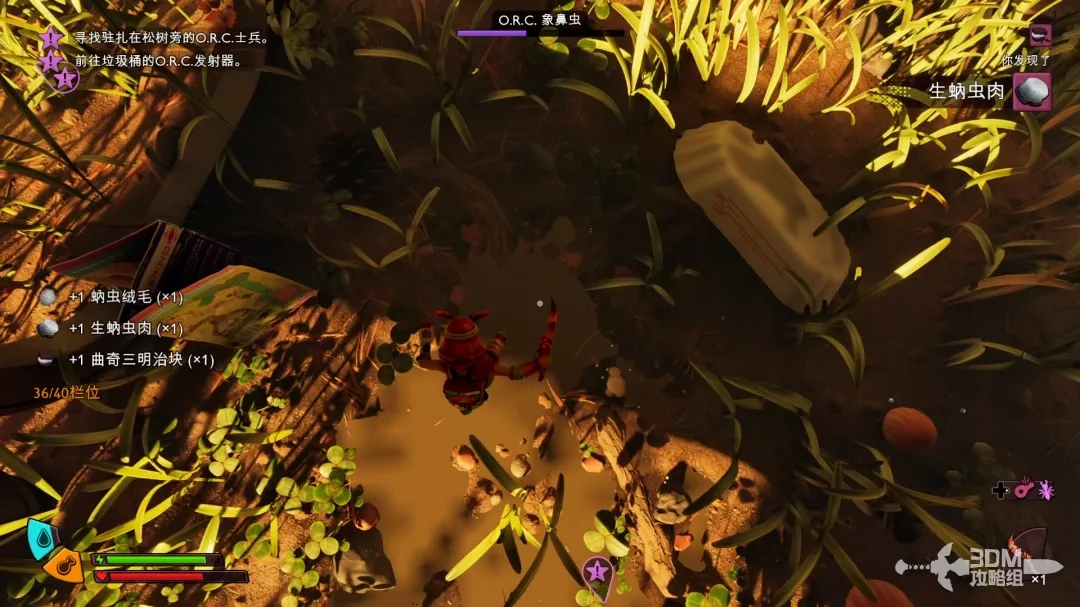Viewport: 1080px width, 607px height.
Task: Click the small cookie sandwich icon
Action: [1040, 35]
